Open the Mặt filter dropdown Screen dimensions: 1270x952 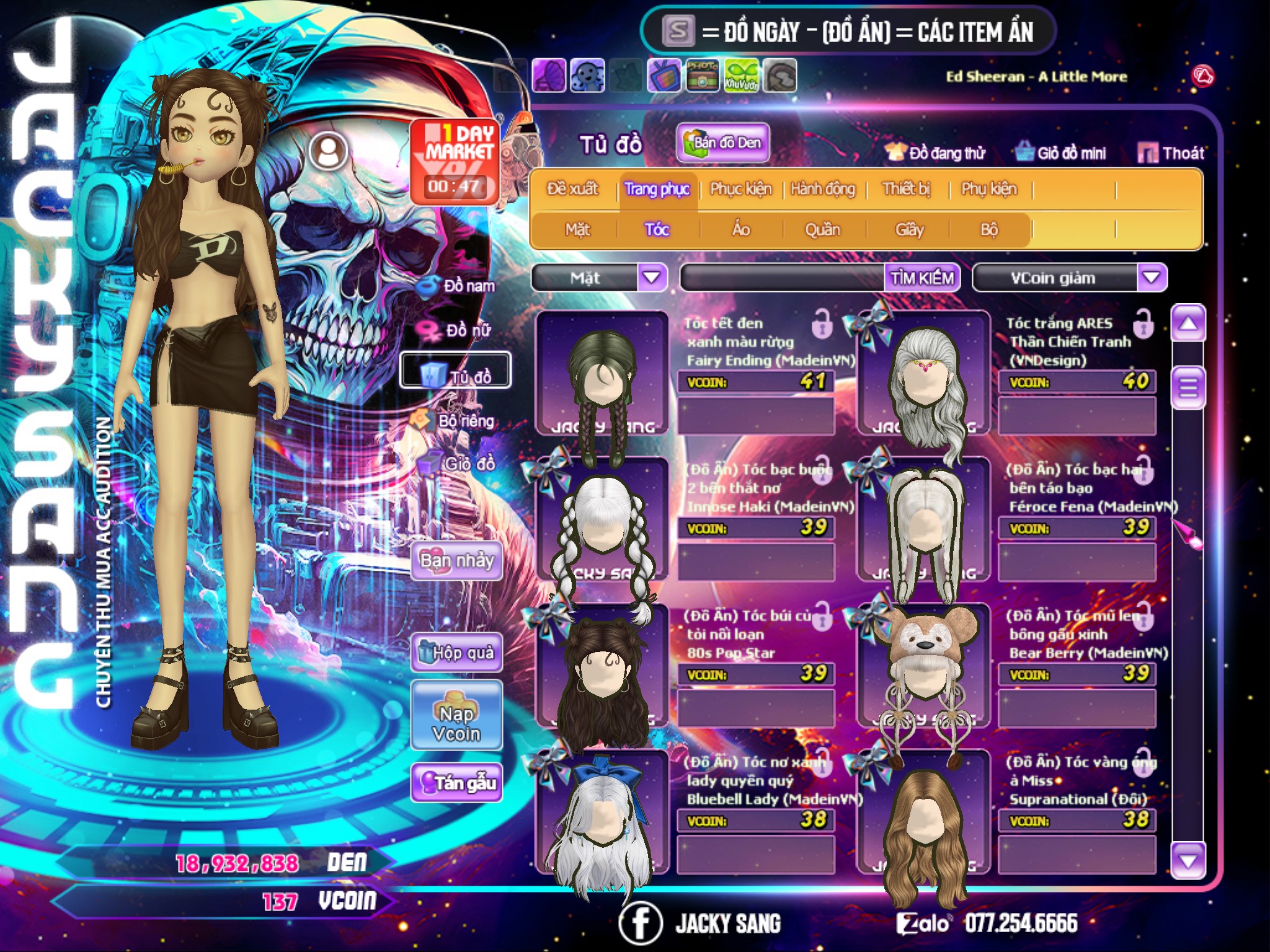click(652, 278)
